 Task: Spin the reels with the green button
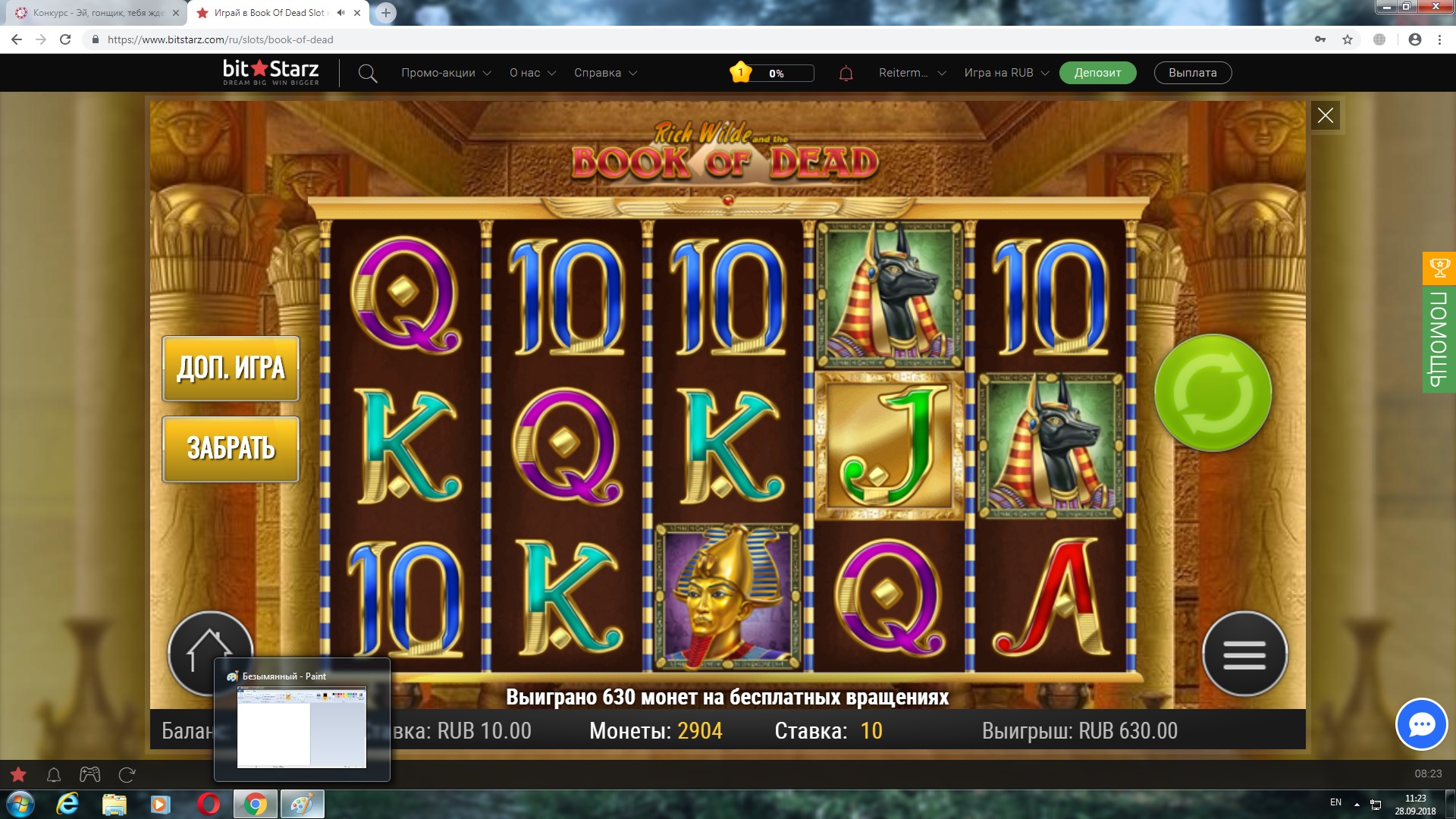(x=1213, y=393)
